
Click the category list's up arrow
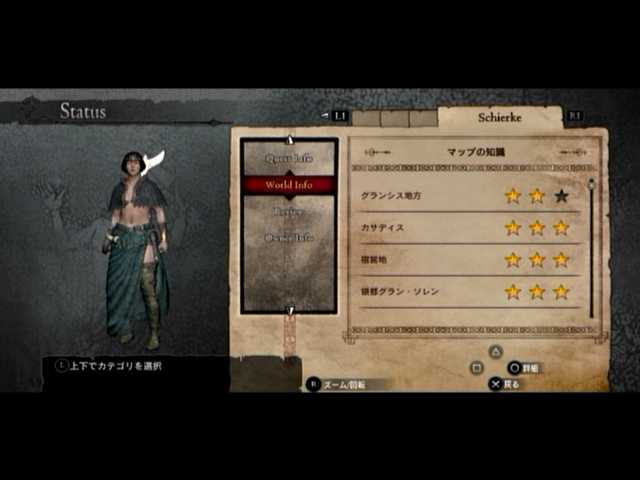click(x=290, y=140)
